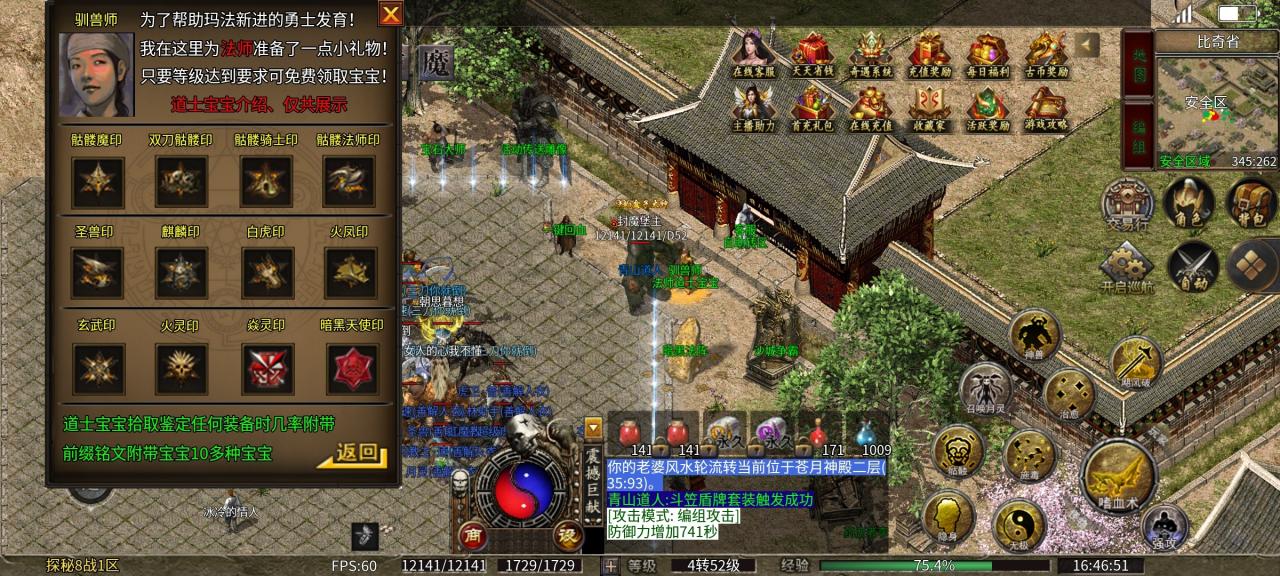The height and width of the screenshot is (576, 1280).
Task: Open the 首充礼包 first recharge gift pack
Action: coord(813,108)
